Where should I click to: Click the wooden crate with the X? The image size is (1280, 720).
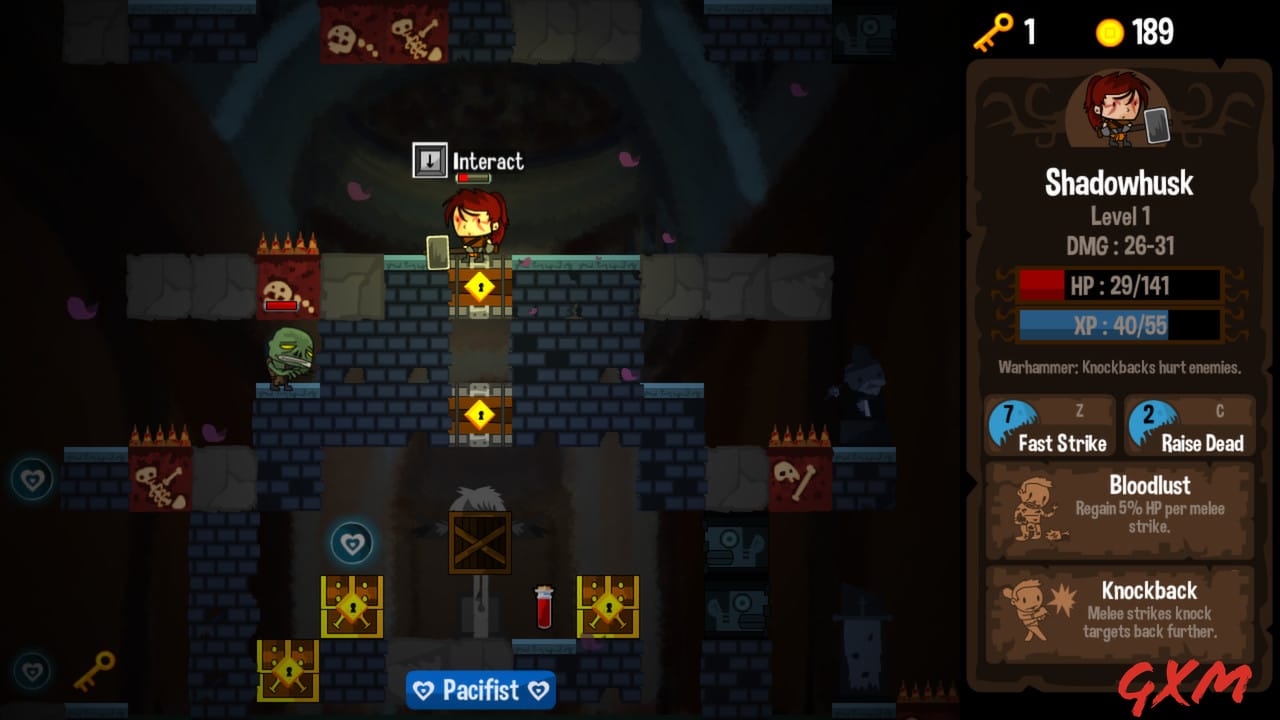click(x=478, y=543)
